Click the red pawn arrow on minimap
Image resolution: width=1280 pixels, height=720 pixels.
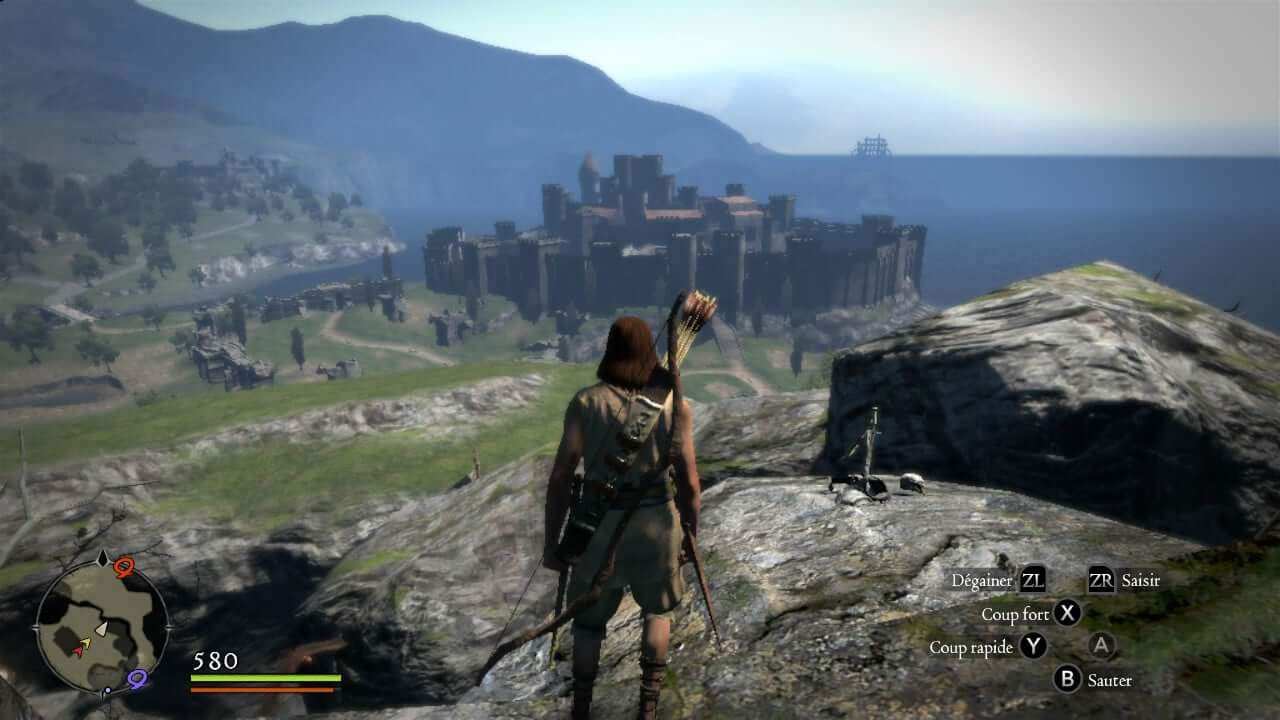click(x=78, y=650)
